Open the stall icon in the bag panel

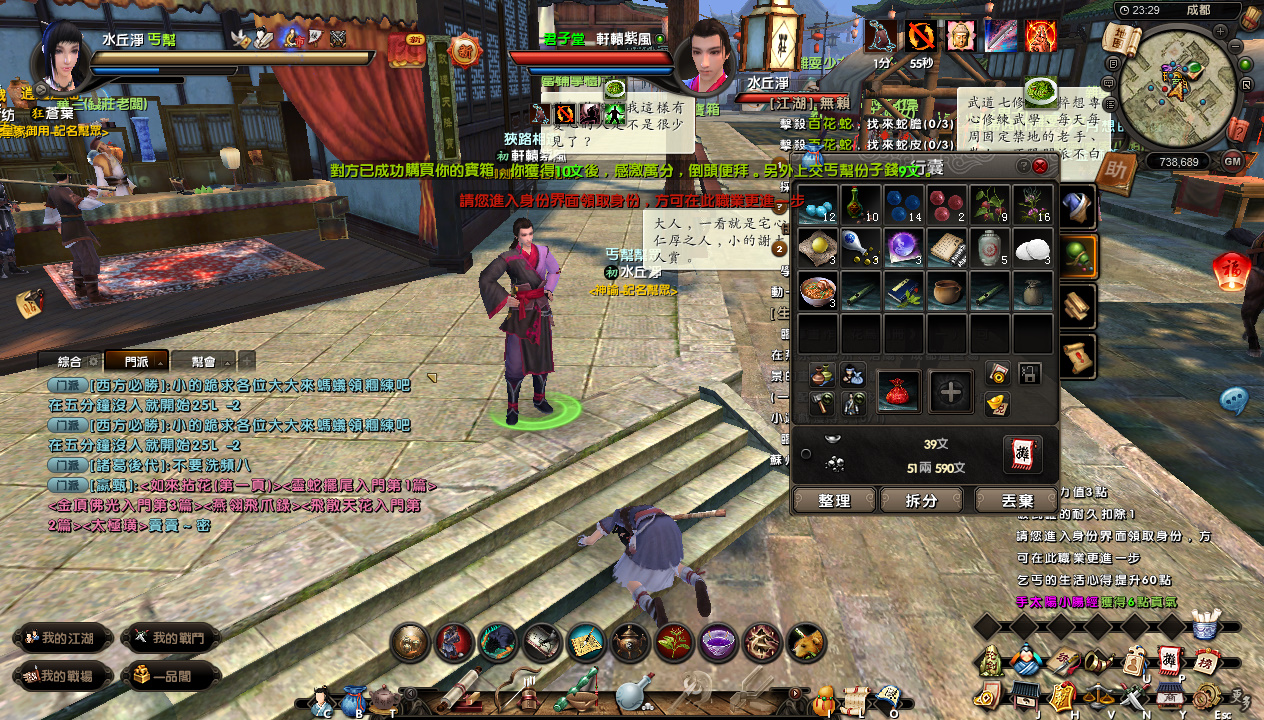(x=1022, y=454)
